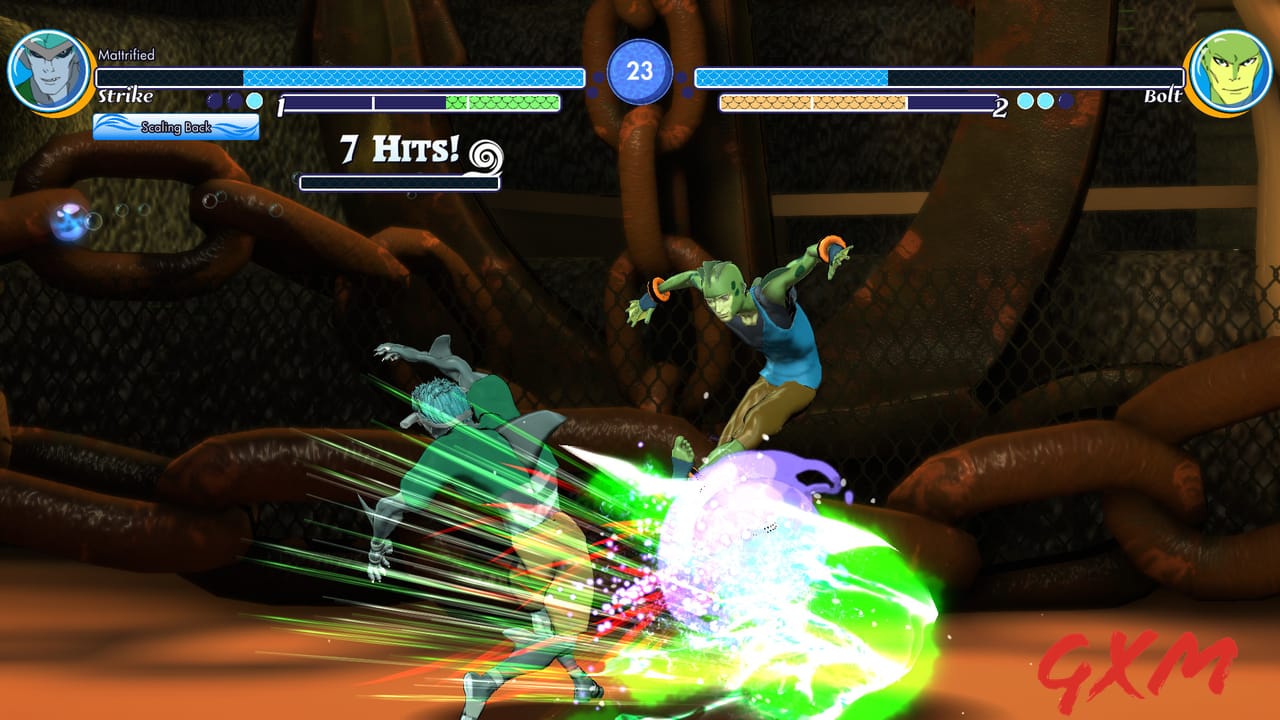Screen dimensions: 1280x720
Task: Select Bolt's character portrait
Action: click(1232, 70)
